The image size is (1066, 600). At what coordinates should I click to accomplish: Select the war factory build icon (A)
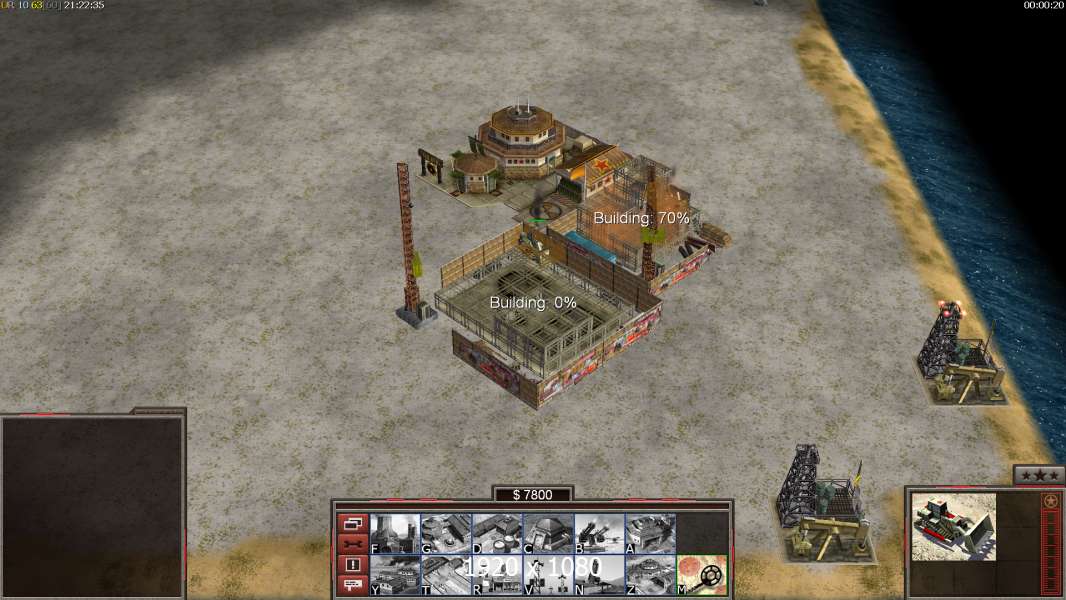tap(650, 534)
